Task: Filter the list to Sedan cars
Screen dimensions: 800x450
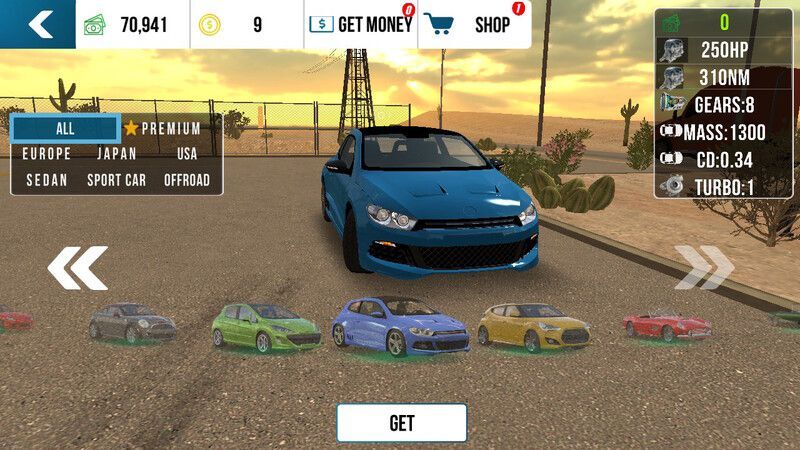Action: pos(46,180)
